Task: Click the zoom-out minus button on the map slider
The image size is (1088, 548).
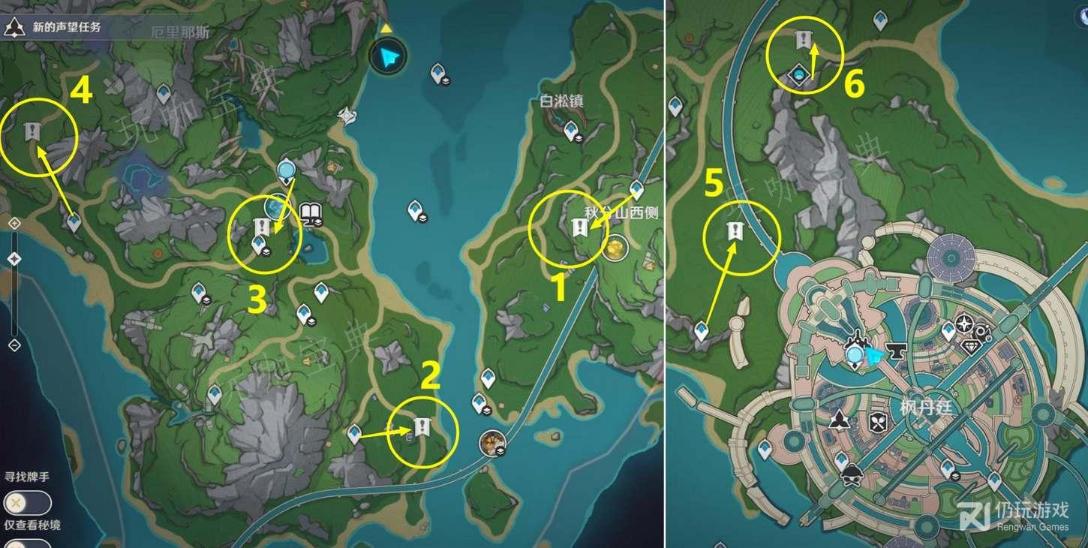Action: tap(14, 345)
